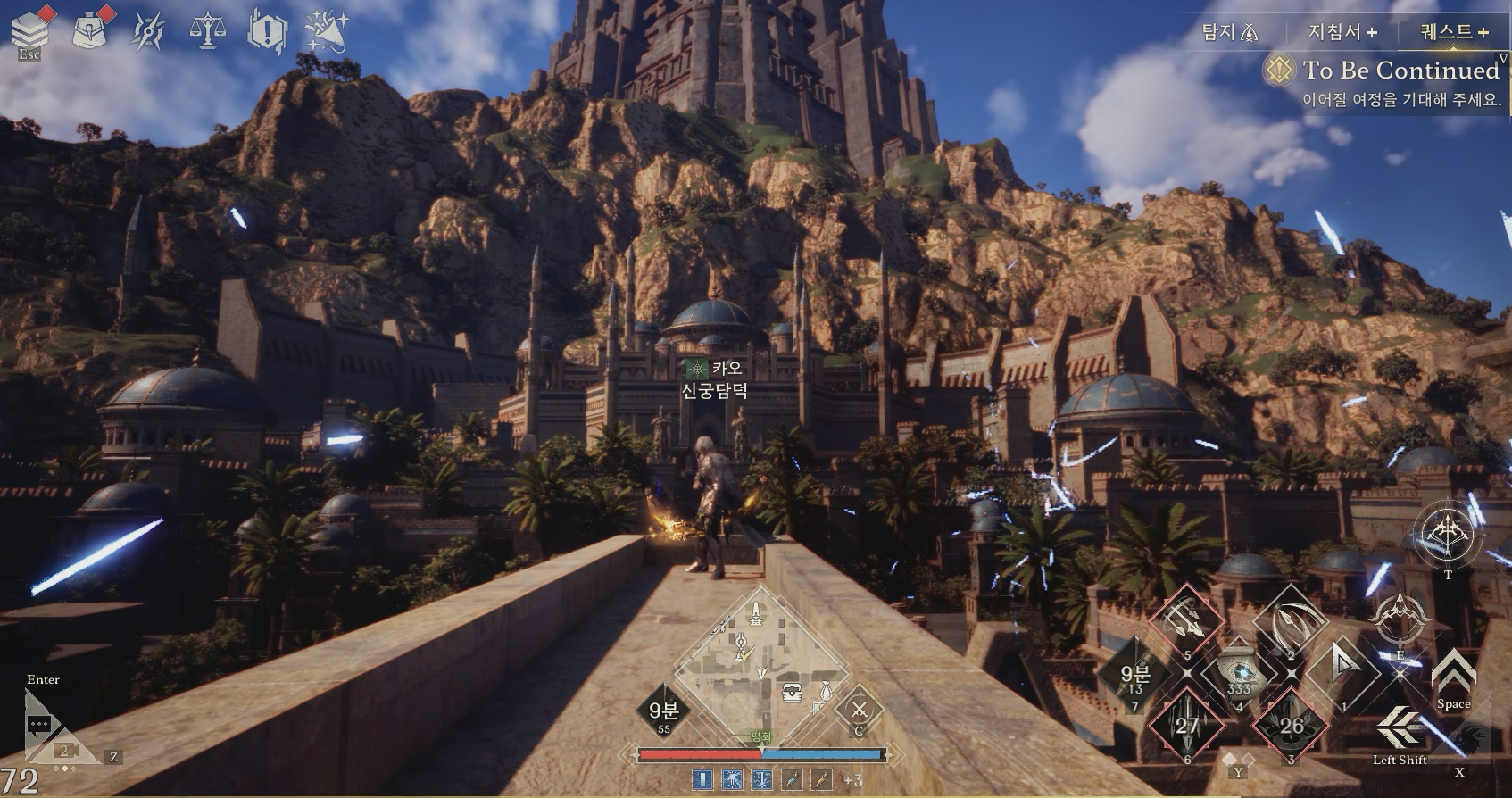Open the compass star icon

[x=148, y=31]
